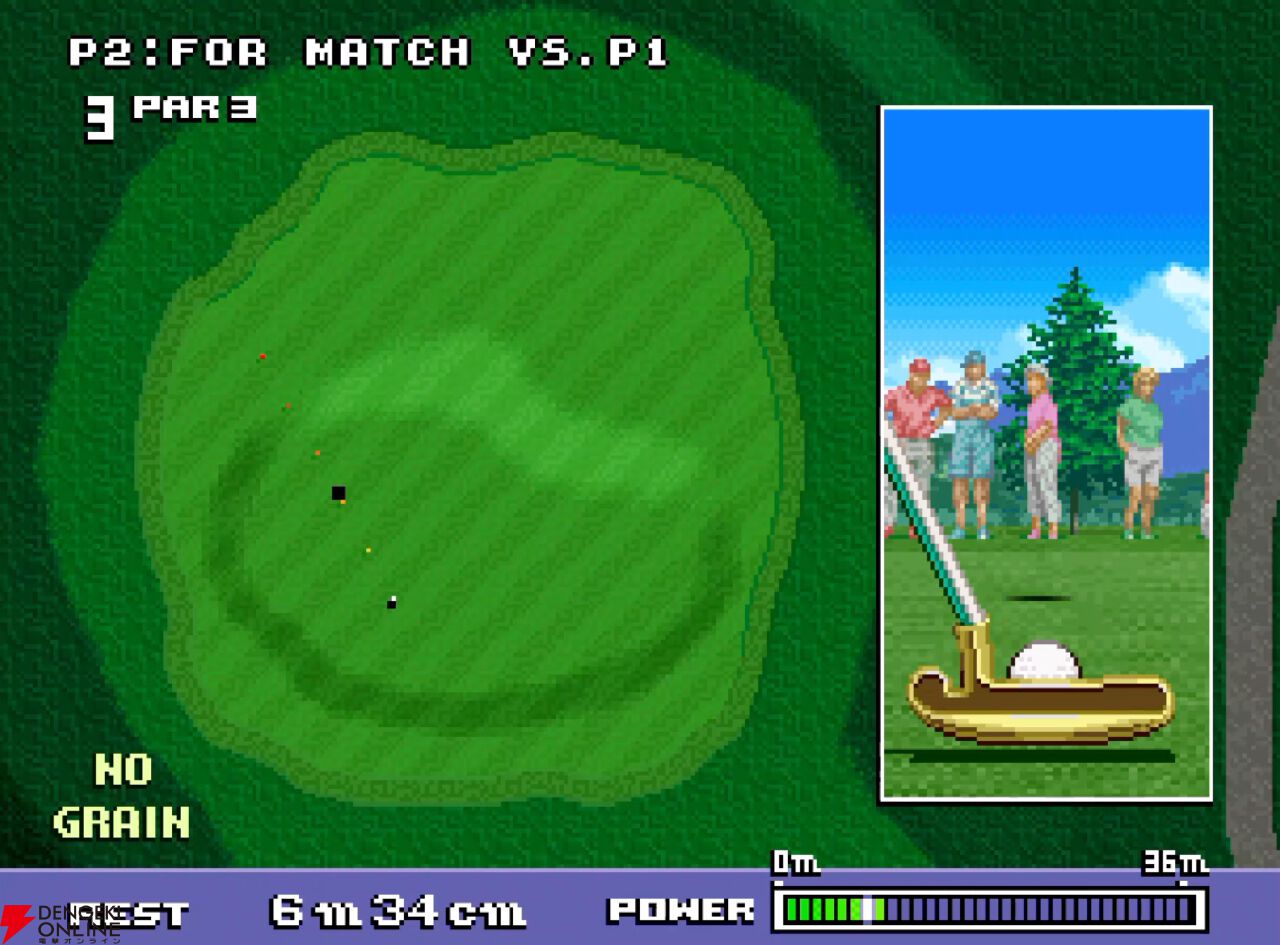The height and width of the screenshot is (945, 1280).
Task: Click the PAR 3 label to toggle hole info
Action: [x=192, y=108]
